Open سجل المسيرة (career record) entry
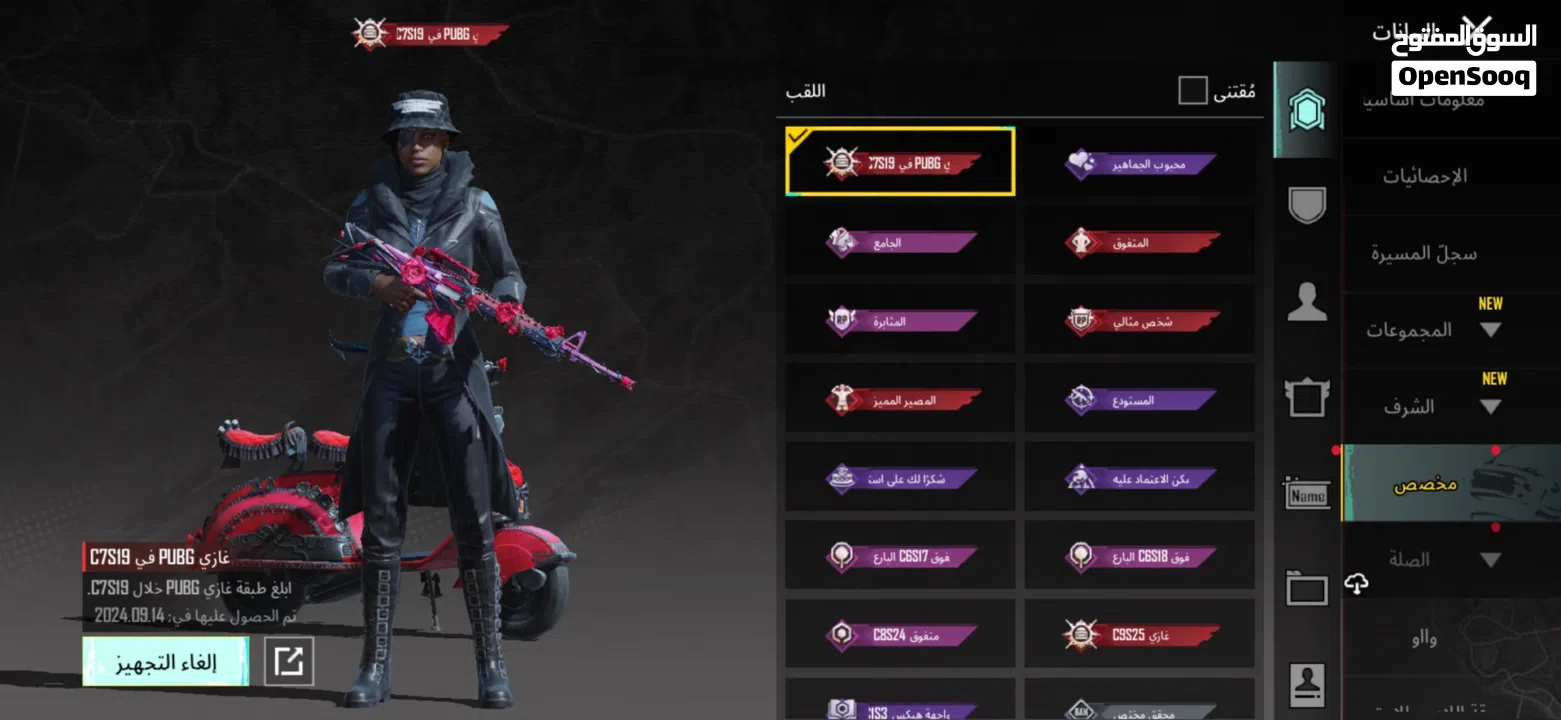This screenshot has height=720, width=1561. 1423,253
